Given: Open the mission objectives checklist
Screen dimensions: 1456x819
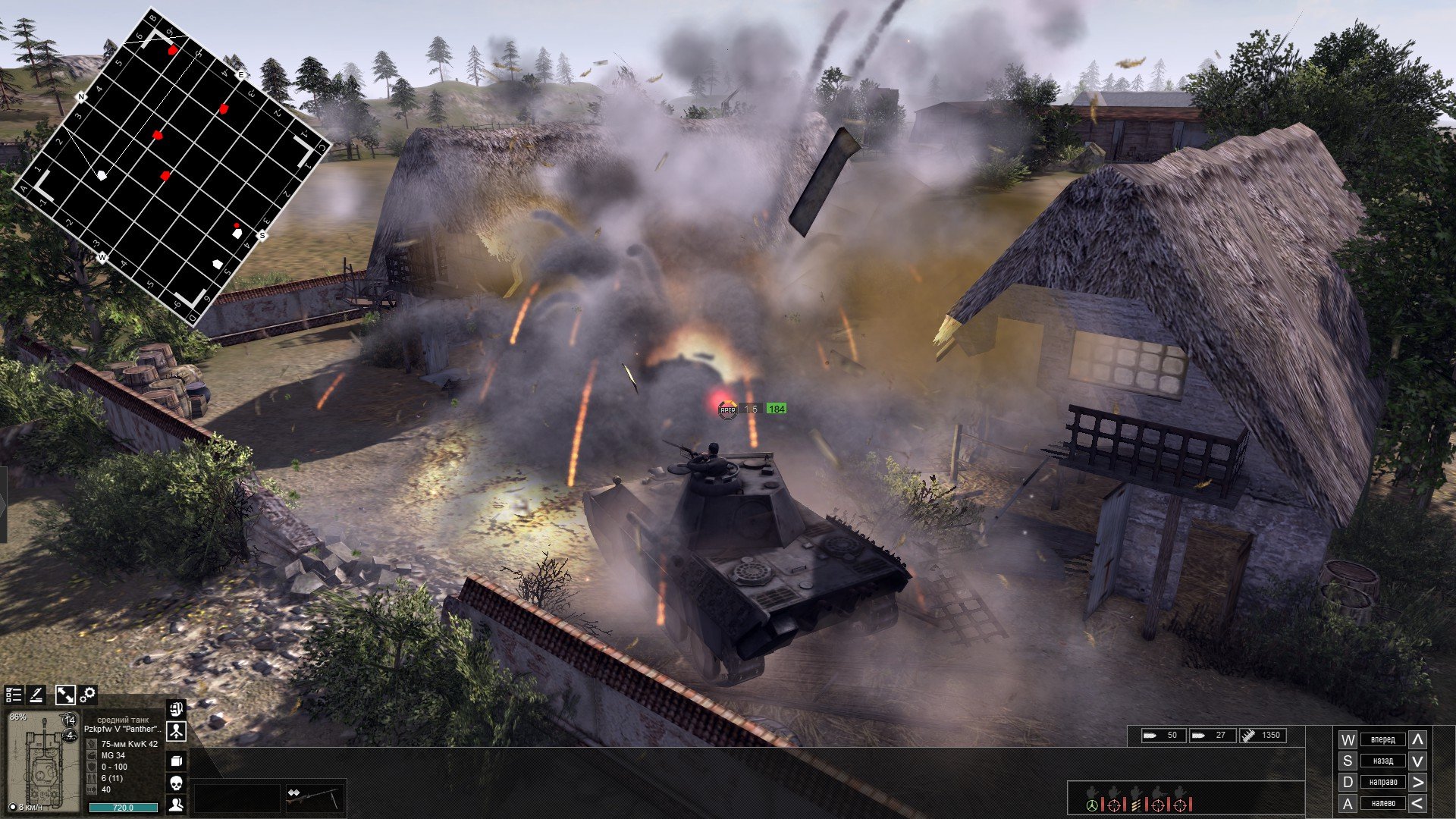Looking at the screenshot, I should pyautogui.click(x=14, y=695).
